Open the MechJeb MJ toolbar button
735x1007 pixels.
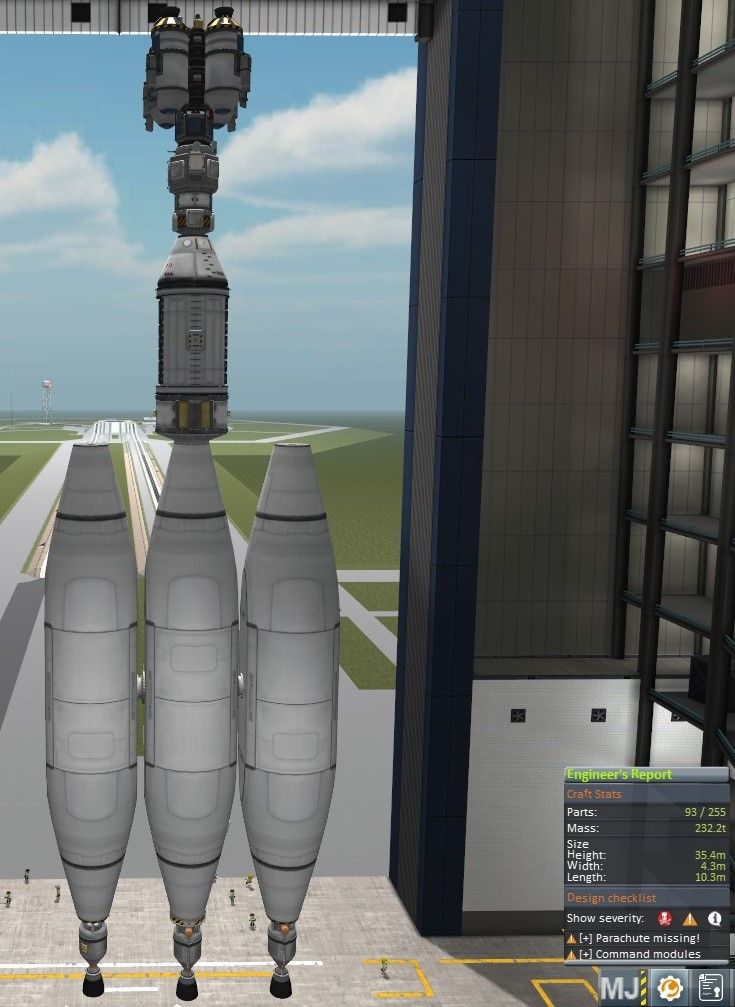click(x=617, y=988)
